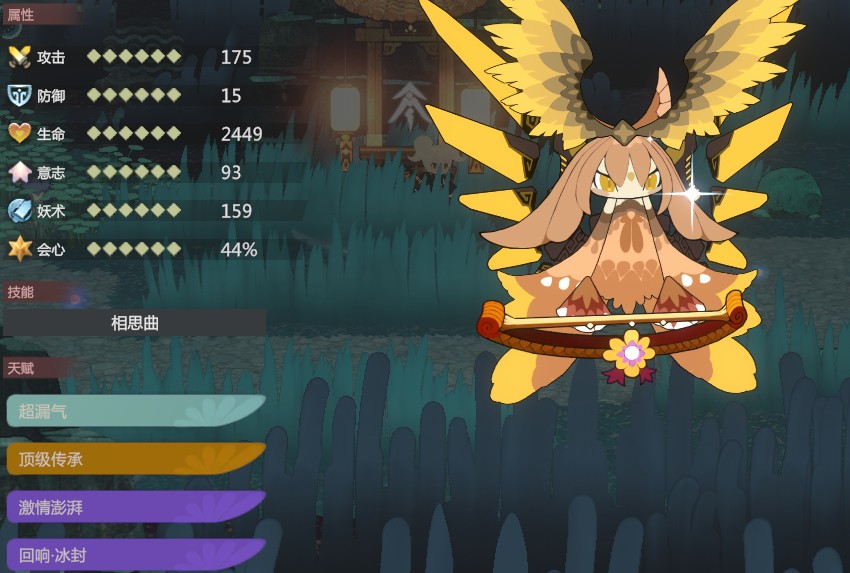Click the 会心 critical stat icon
This screenshot has width=850, height=573.
point(19,249)
